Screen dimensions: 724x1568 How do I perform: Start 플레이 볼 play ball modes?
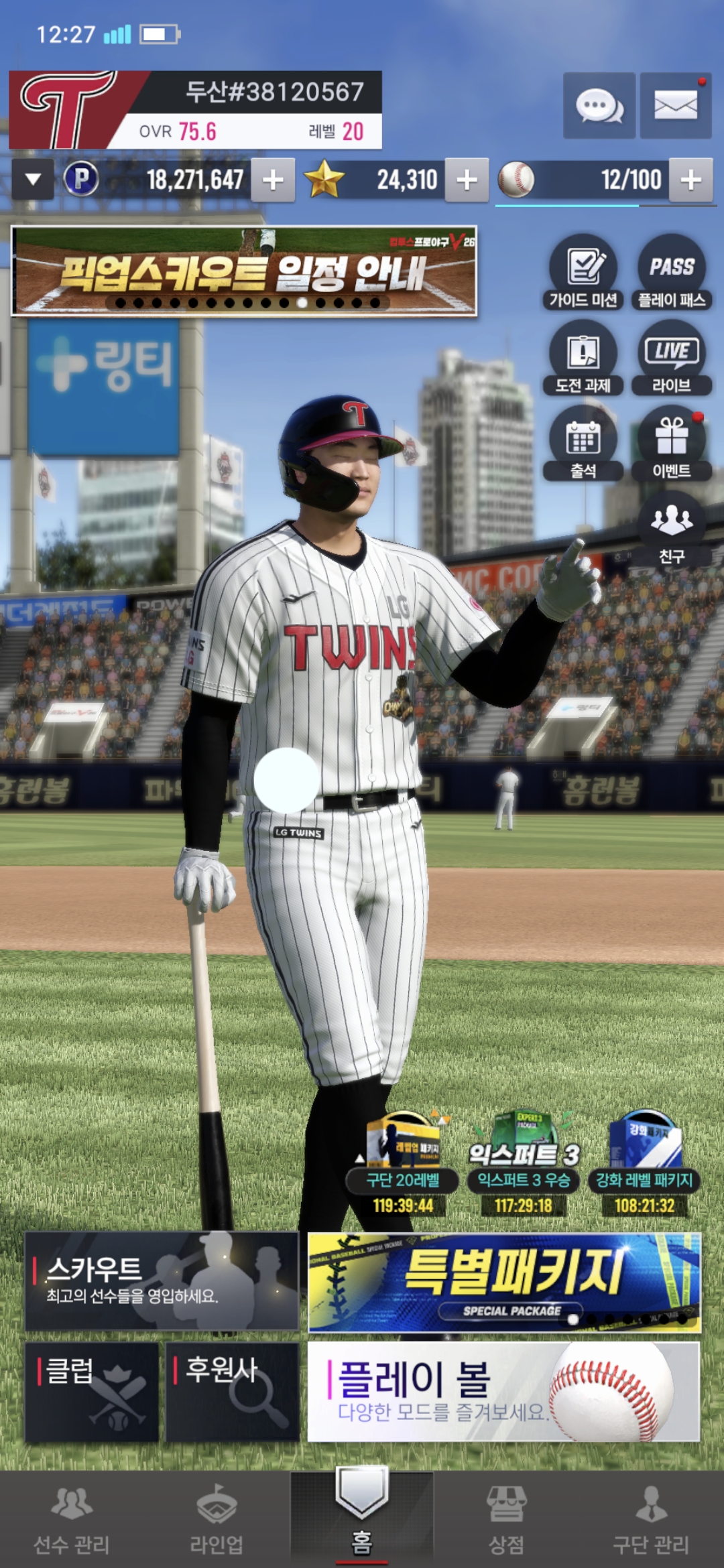click(x=503, y=1391)
